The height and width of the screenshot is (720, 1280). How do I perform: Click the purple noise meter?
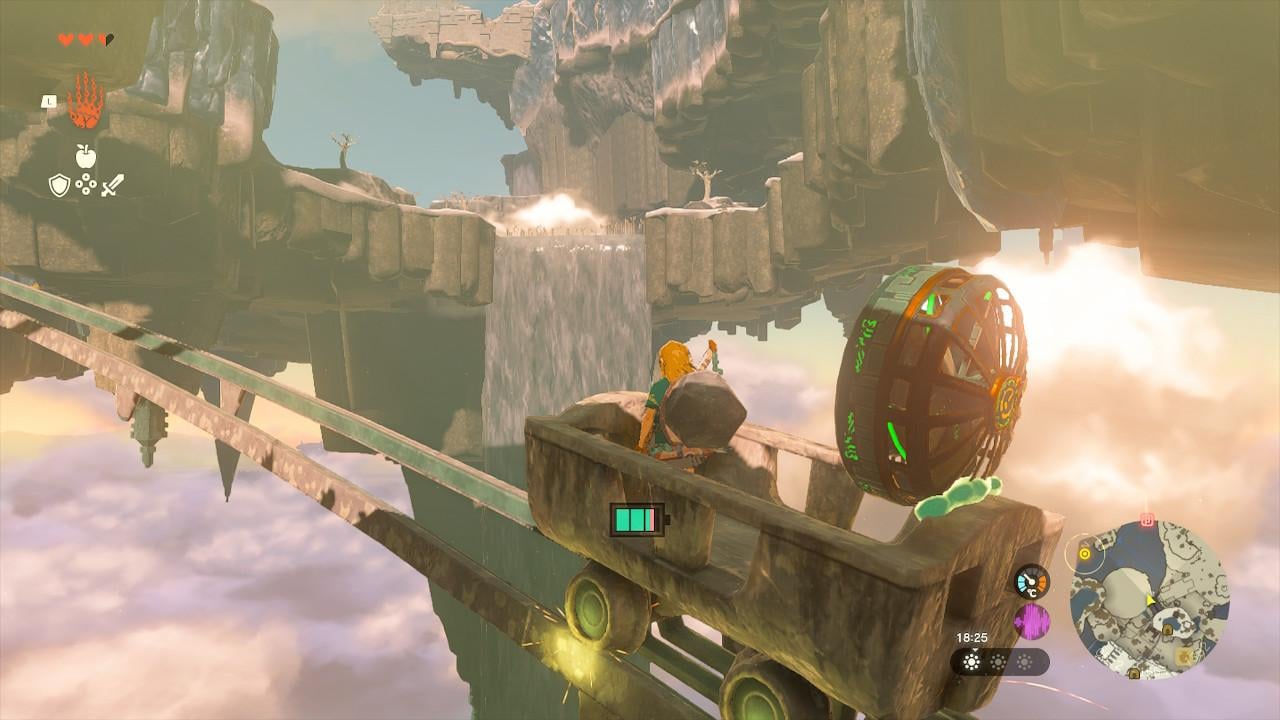point(1031,621)
